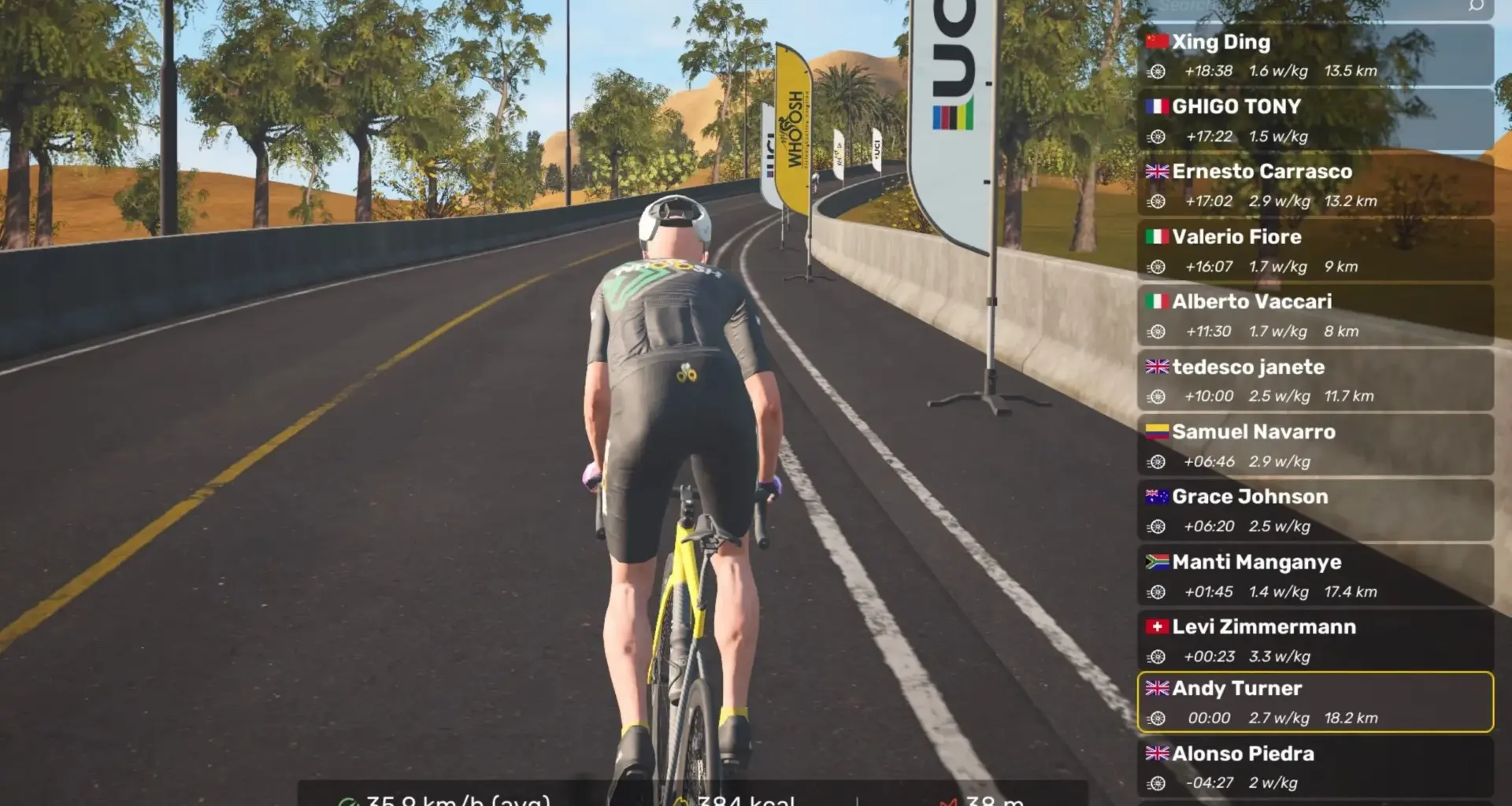Click the highlighted Andy Turner row
The image size is (1512, 806).
[x=1315, y=702]
